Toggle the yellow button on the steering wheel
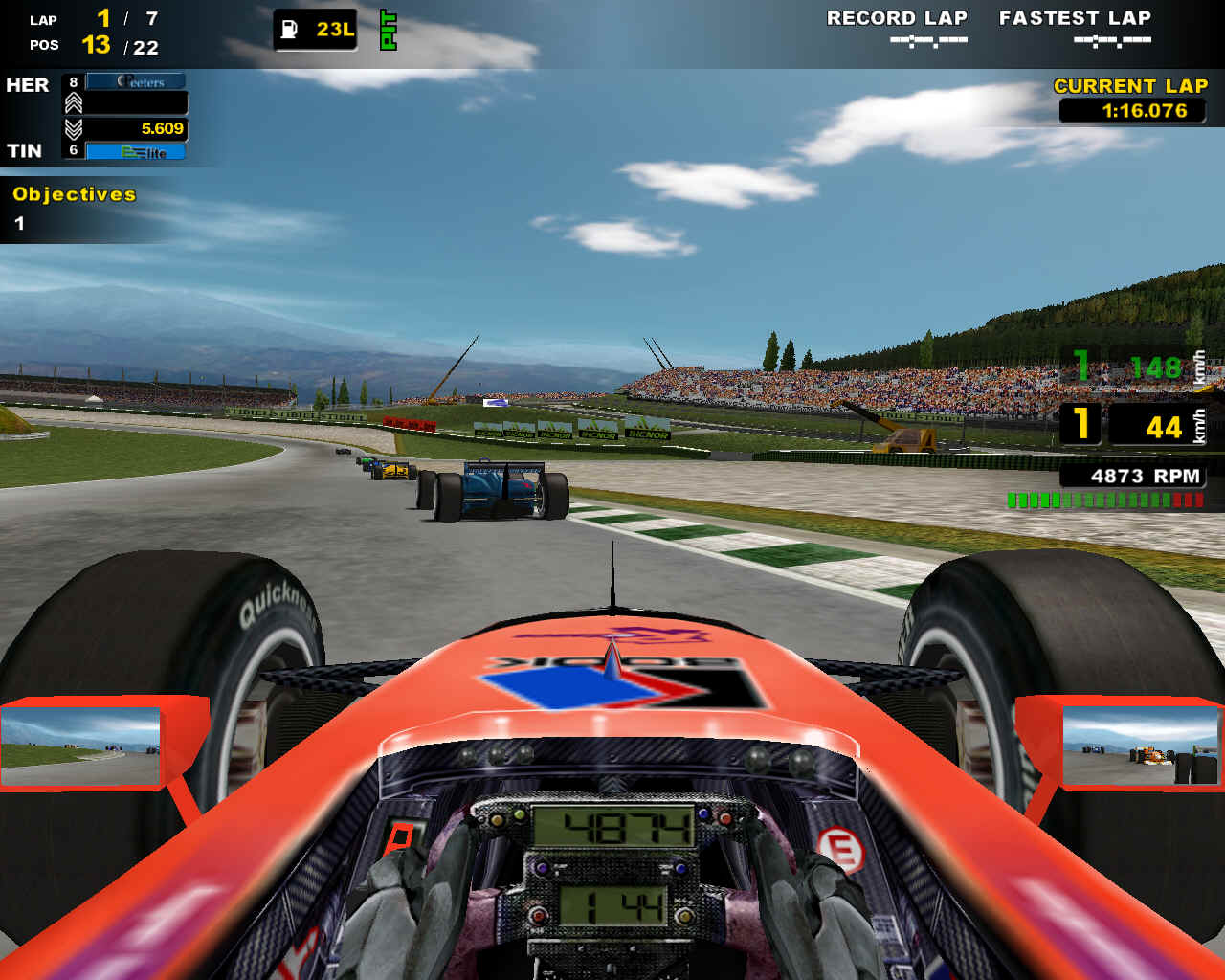This screenshot has height=980, width=1225. coord(497,820)
